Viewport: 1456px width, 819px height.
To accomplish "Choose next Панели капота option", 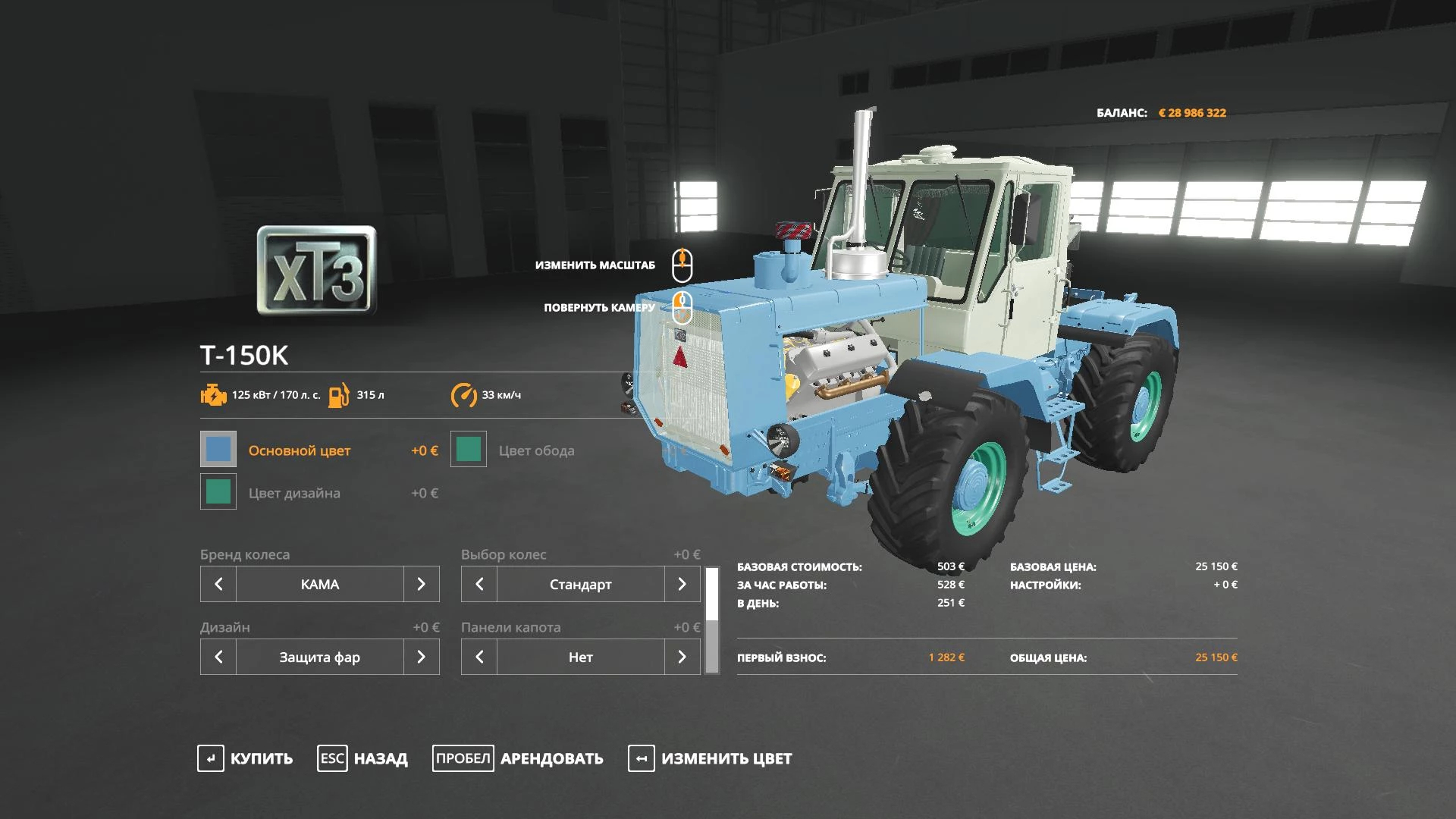I will click(x=682, y=657).
